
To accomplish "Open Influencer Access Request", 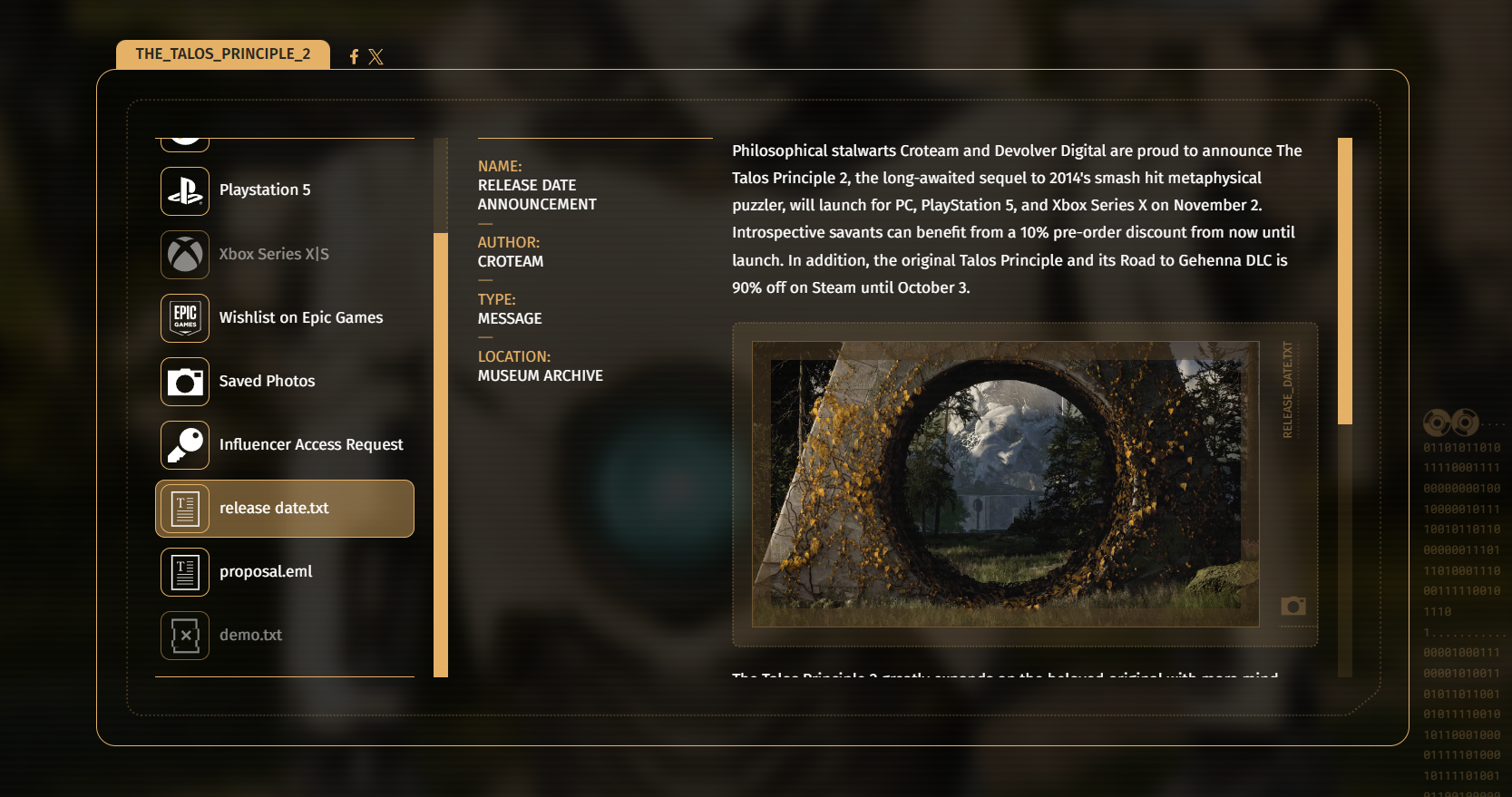I will (x=310, y=444).
